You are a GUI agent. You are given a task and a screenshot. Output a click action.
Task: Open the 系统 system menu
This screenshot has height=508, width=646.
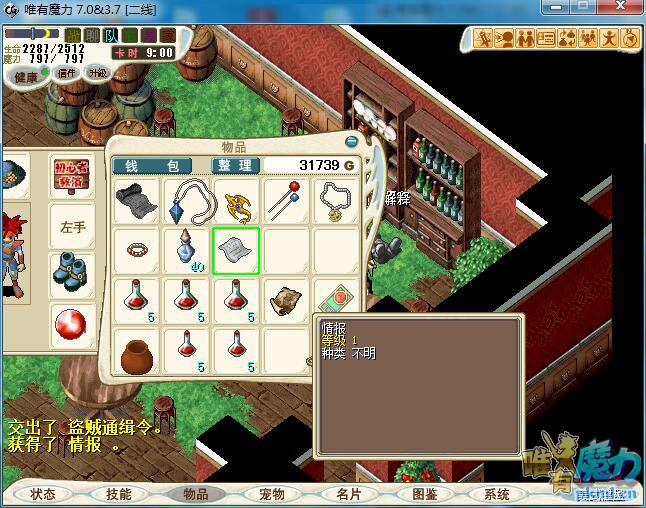point(497,494)
